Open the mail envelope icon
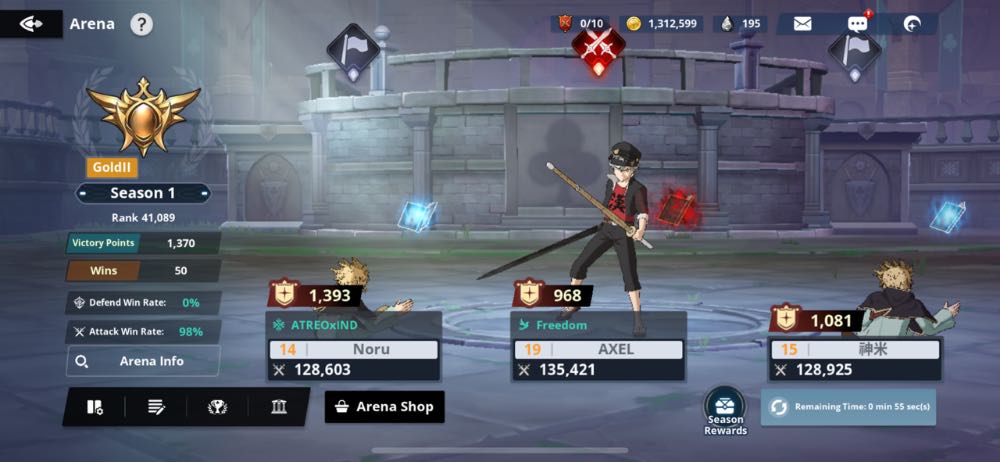 (802, 24)
